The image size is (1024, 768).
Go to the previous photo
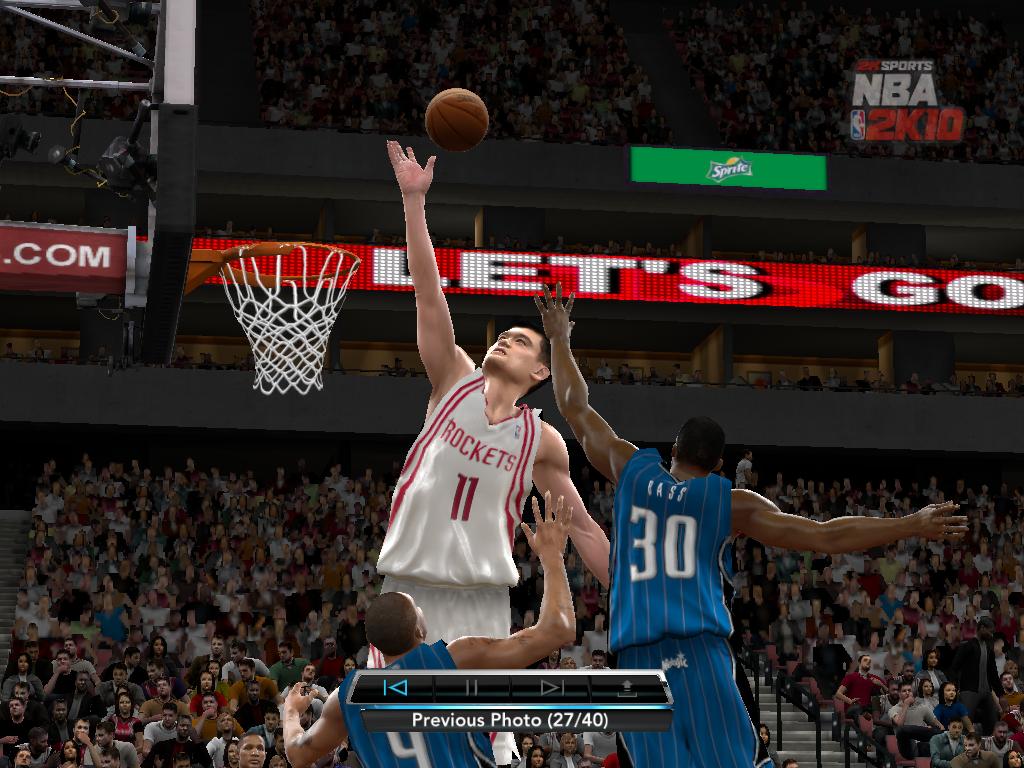395,687
